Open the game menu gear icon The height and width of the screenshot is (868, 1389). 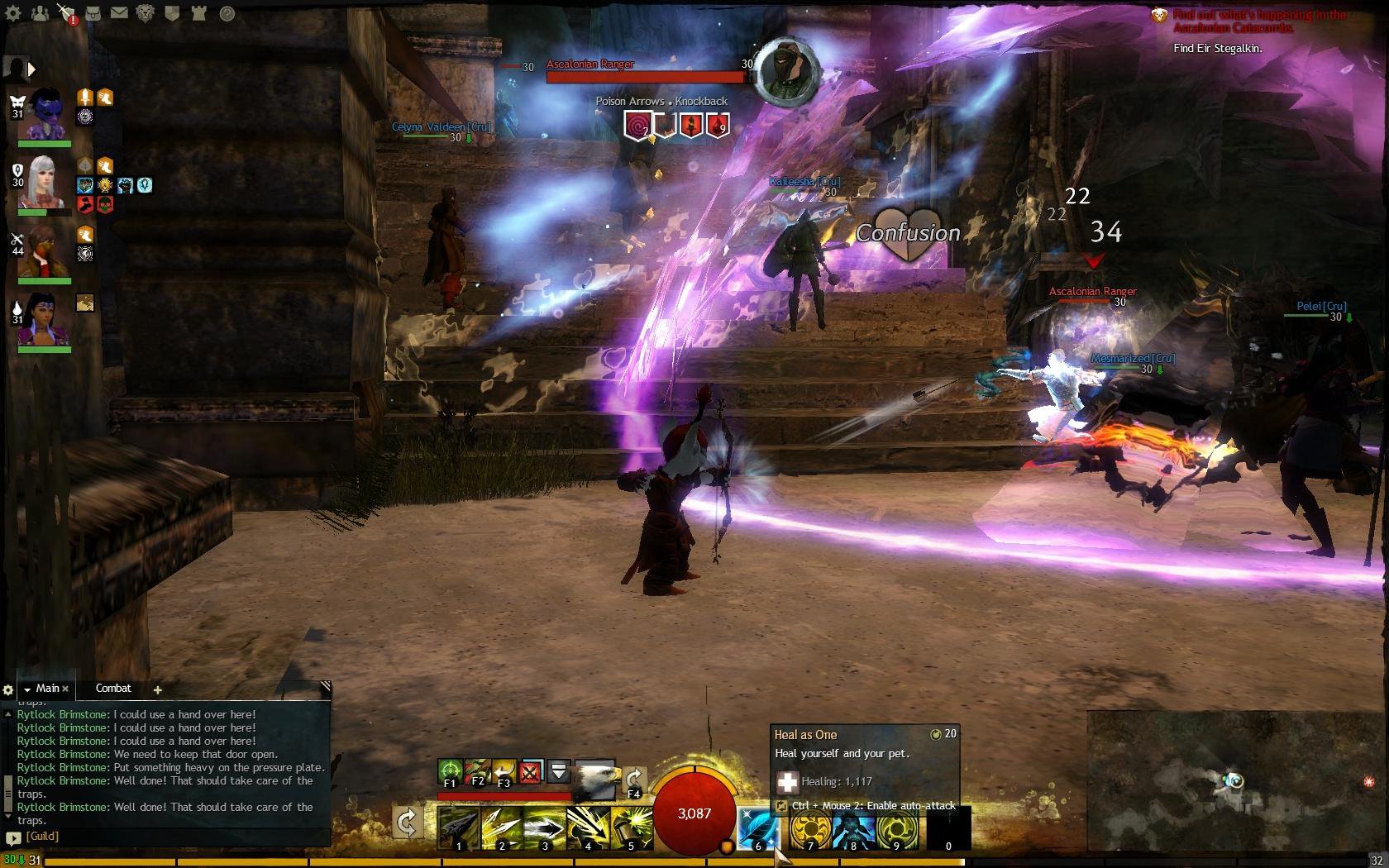[x=14, y=12]
